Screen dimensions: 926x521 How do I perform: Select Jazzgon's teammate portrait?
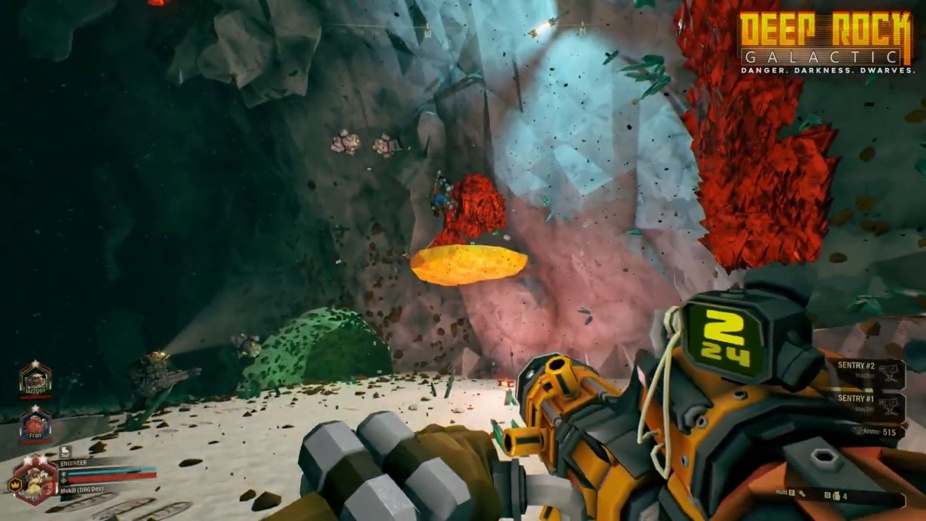35,380
